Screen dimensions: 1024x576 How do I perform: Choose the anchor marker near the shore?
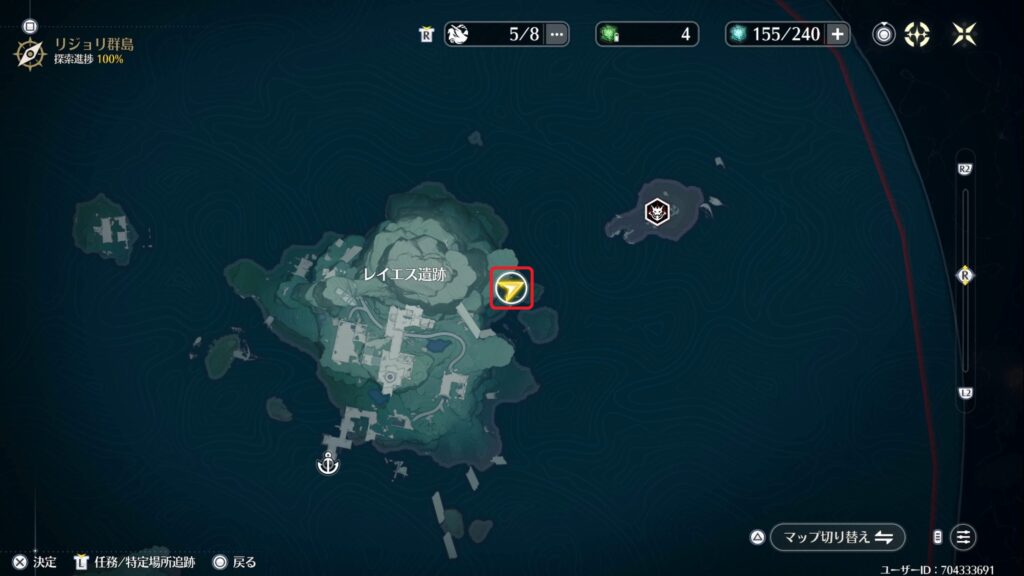coord(325,464)
